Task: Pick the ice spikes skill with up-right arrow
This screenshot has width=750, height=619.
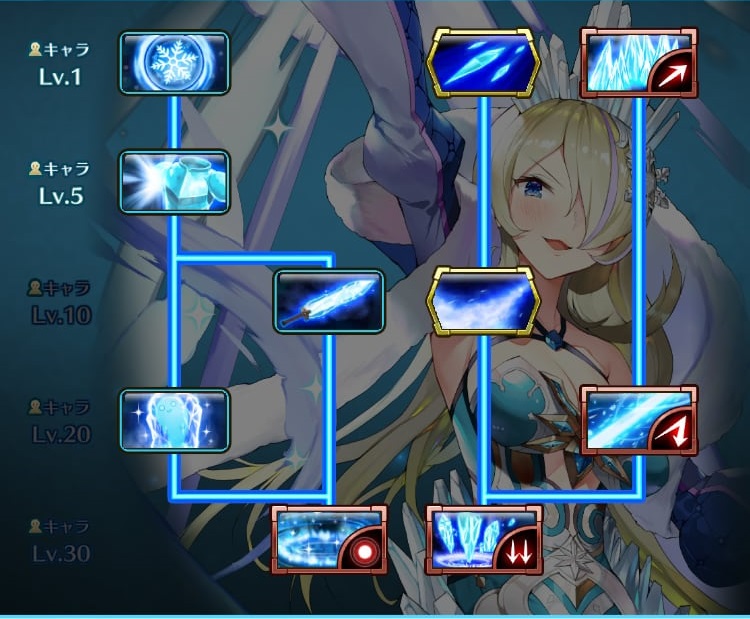Action: [639, 63]
